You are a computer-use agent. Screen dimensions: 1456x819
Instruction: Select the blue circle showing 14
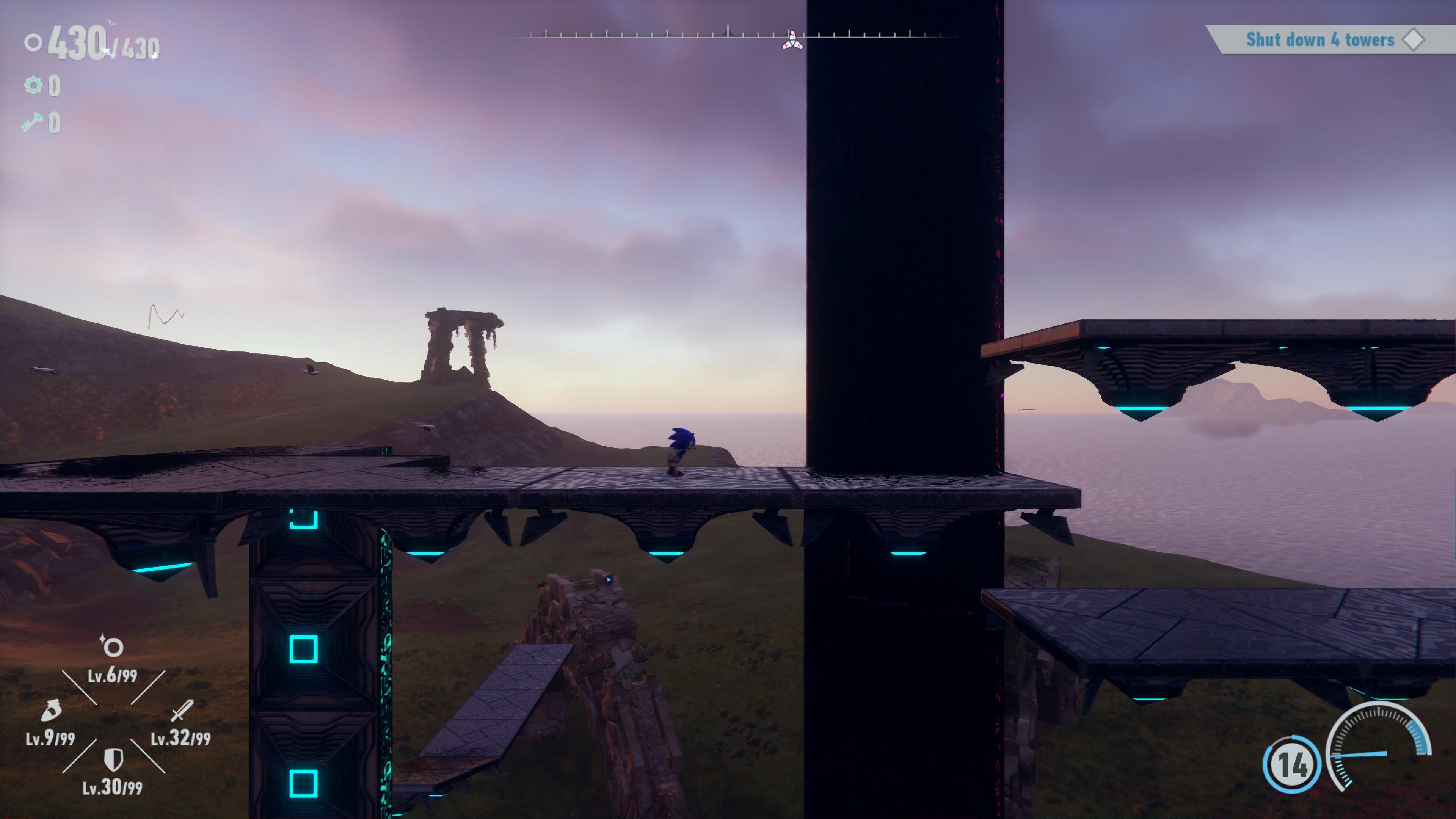tap(1292, 764)
